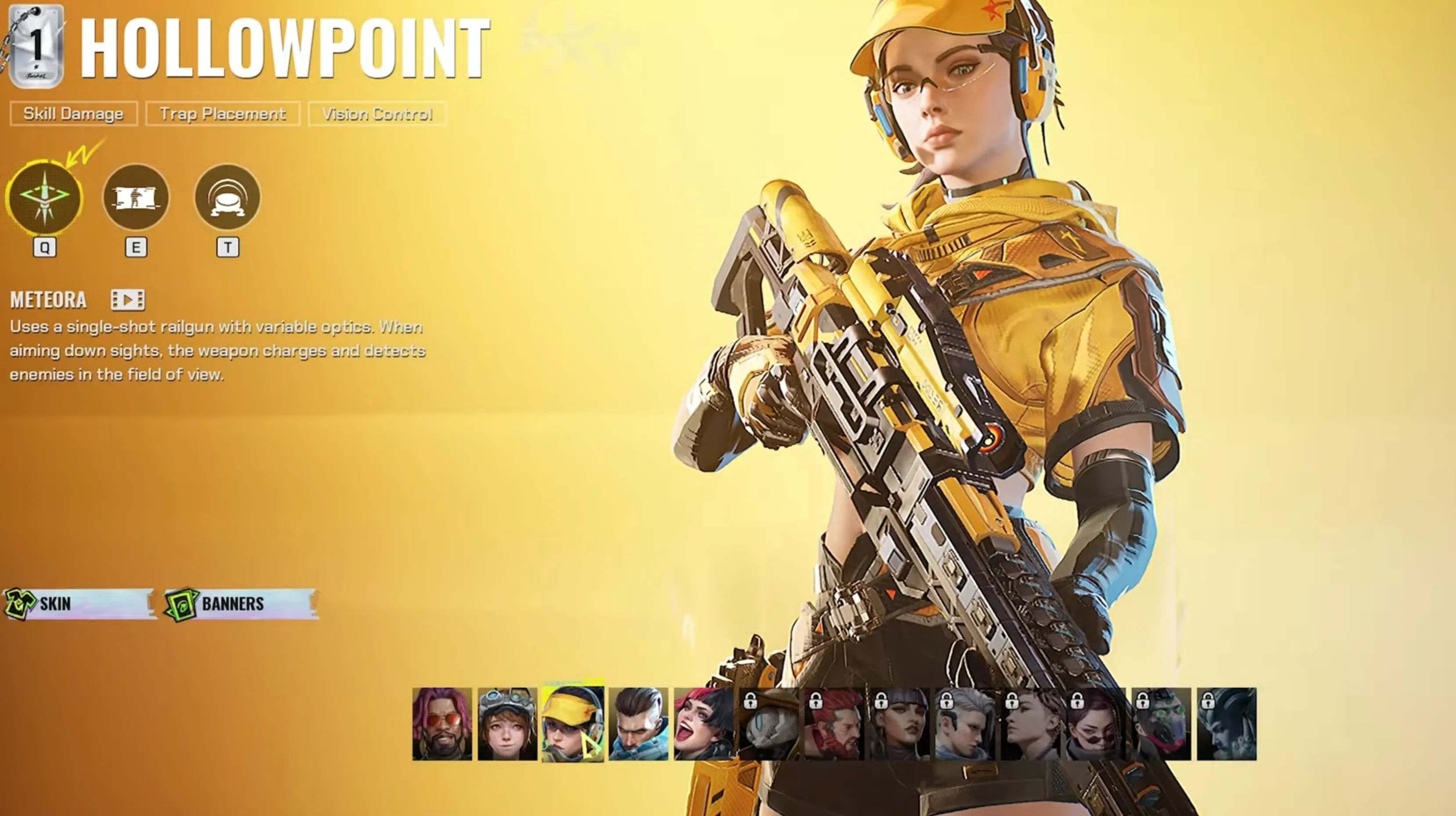
Task: Open the Skin customization menu
Action: tap(79, 603)
